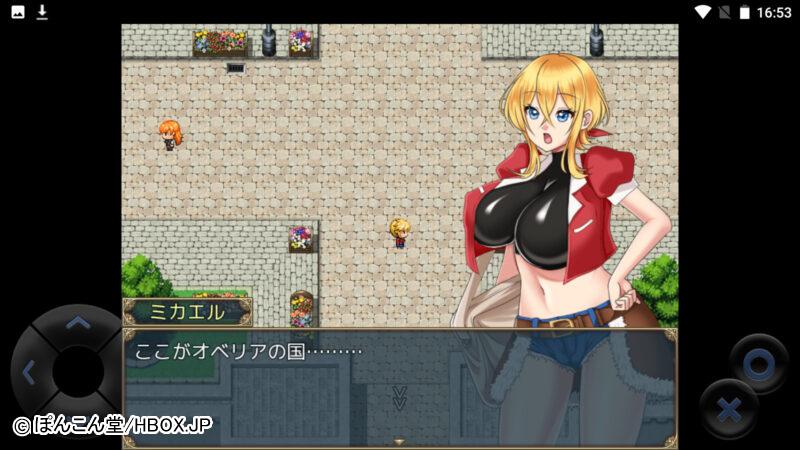Advance dialogue with the continue arrow
800x450 pixels.
click(x=399, y=397)
